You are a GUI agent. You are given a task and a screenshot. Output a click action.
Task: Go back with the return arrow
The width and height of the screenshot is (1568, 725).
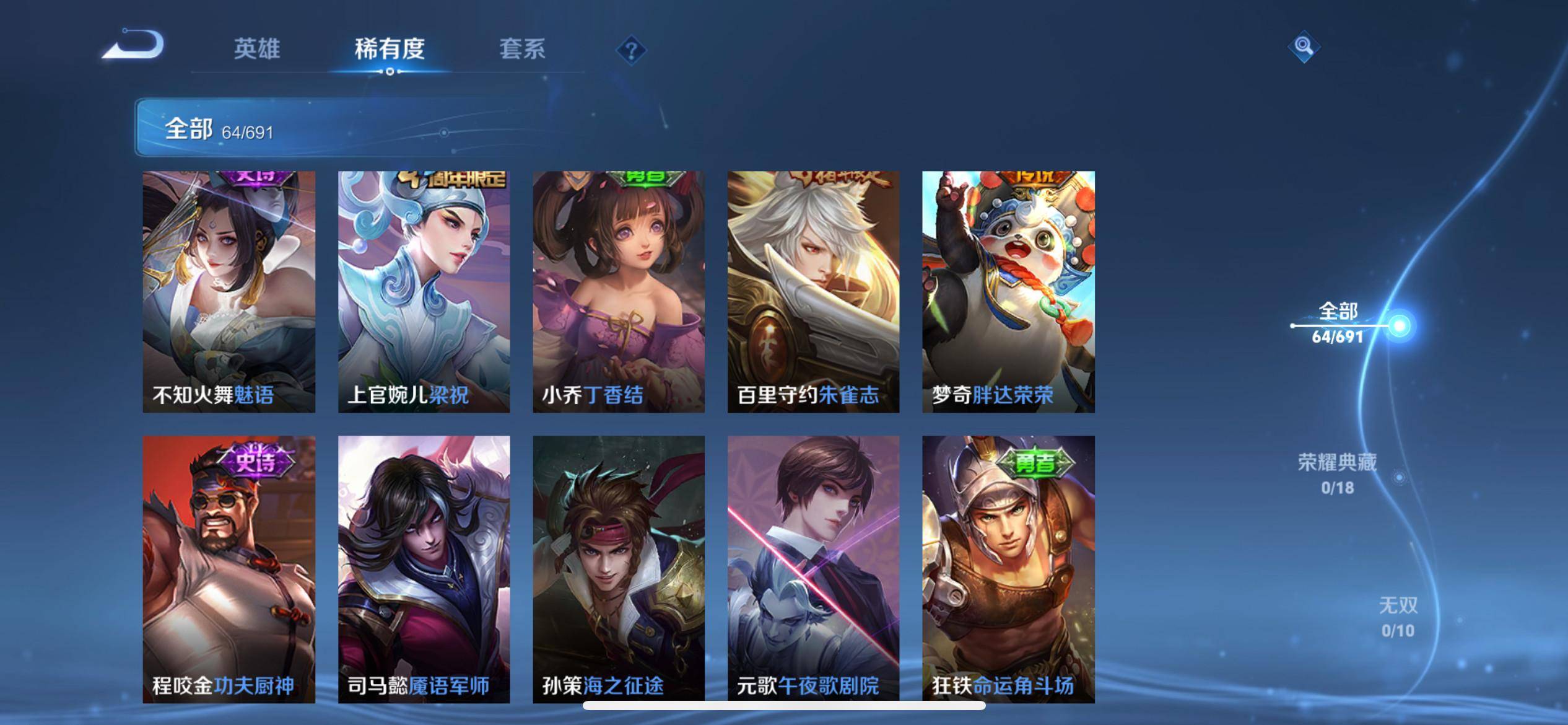pos(133,45)
